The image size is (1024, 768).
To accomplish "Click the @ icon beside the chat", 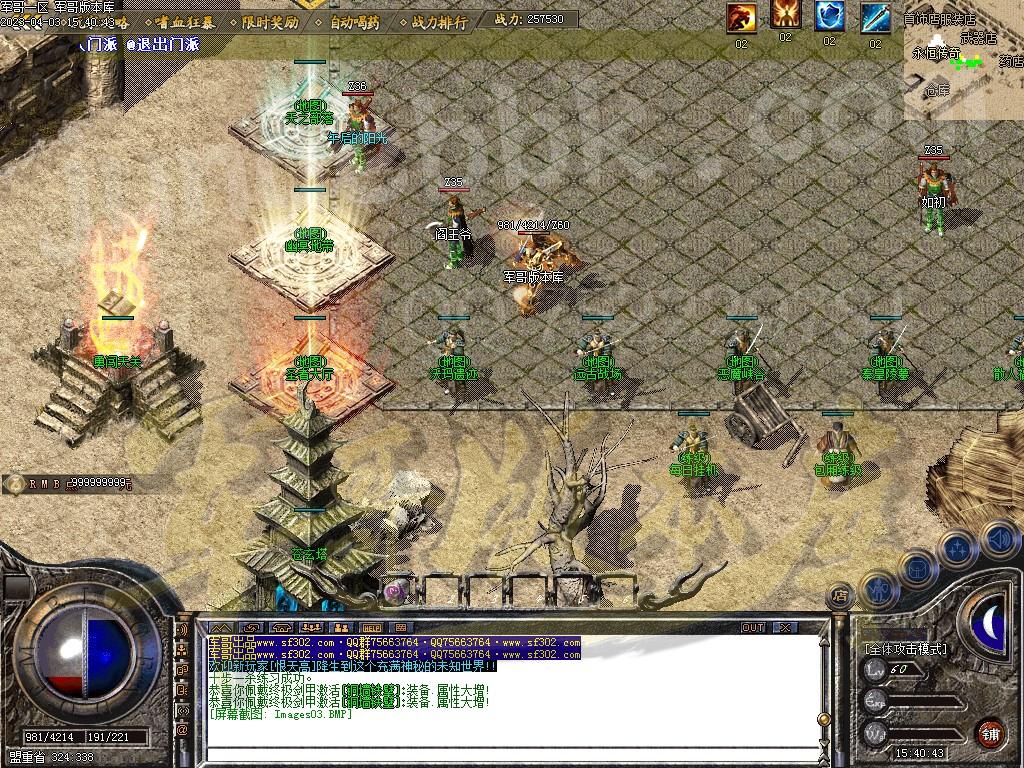I will (182, 730).
